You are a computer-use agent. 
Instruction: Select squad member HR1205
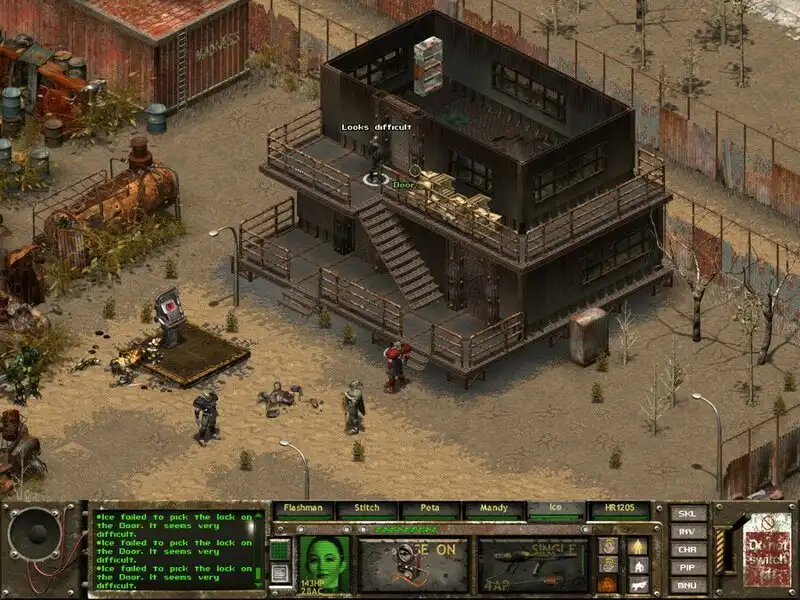(x=620, y=509)
